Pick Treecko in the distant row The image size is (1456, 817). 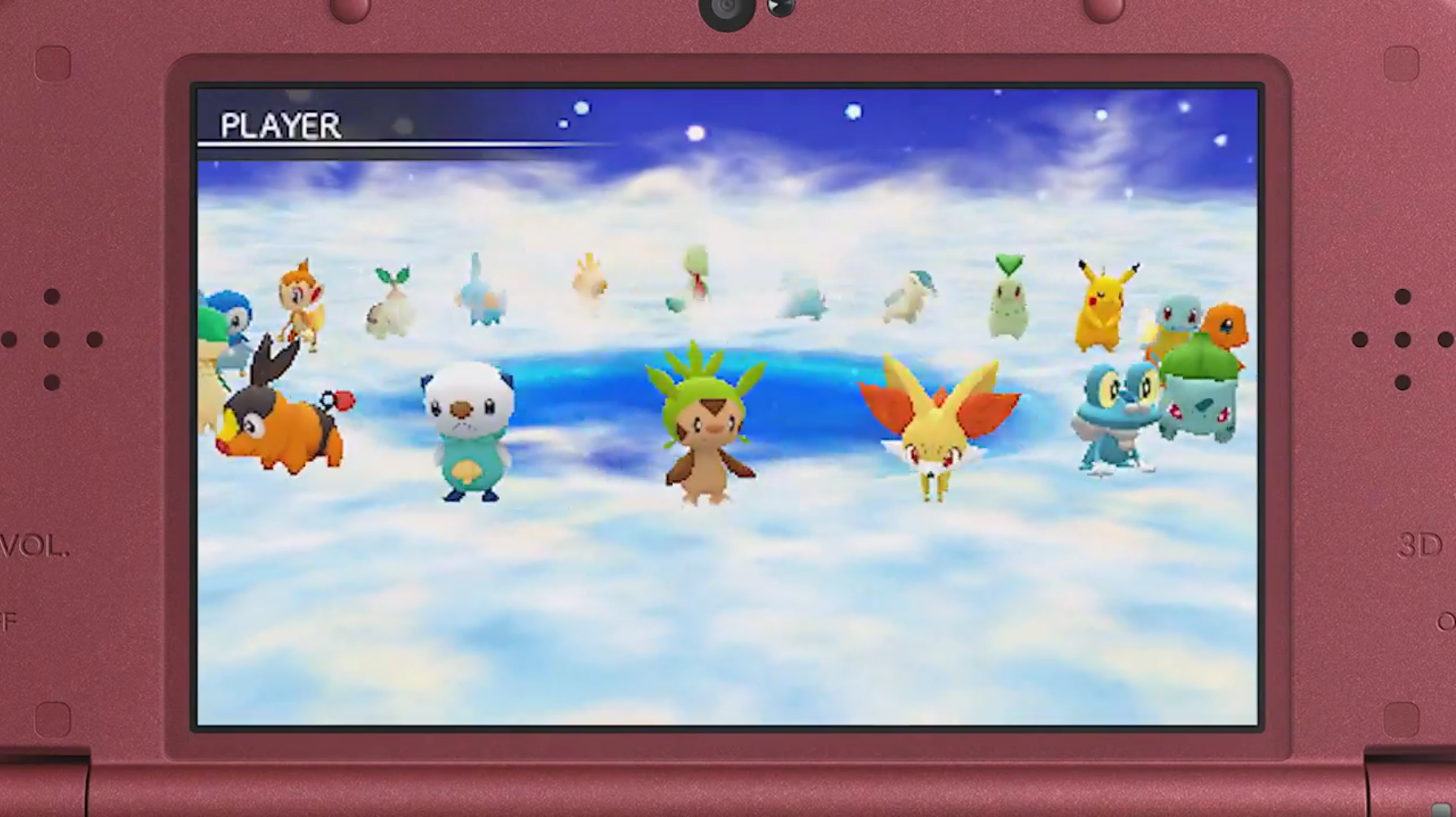click(x=691, y=279)
